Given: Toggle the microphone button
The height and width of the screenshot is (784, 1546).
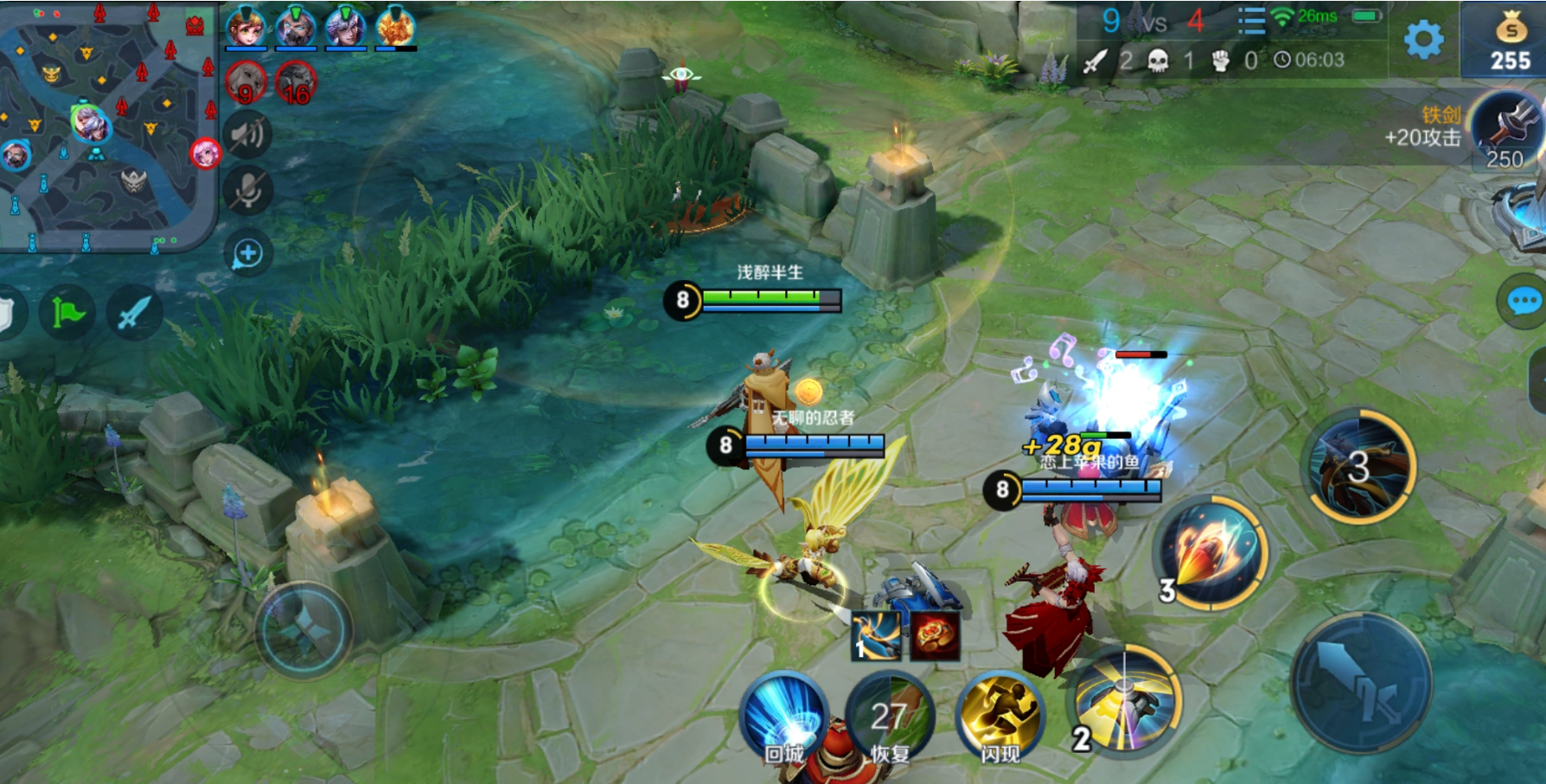Looking at the screenshot, I should pos(248,192).
